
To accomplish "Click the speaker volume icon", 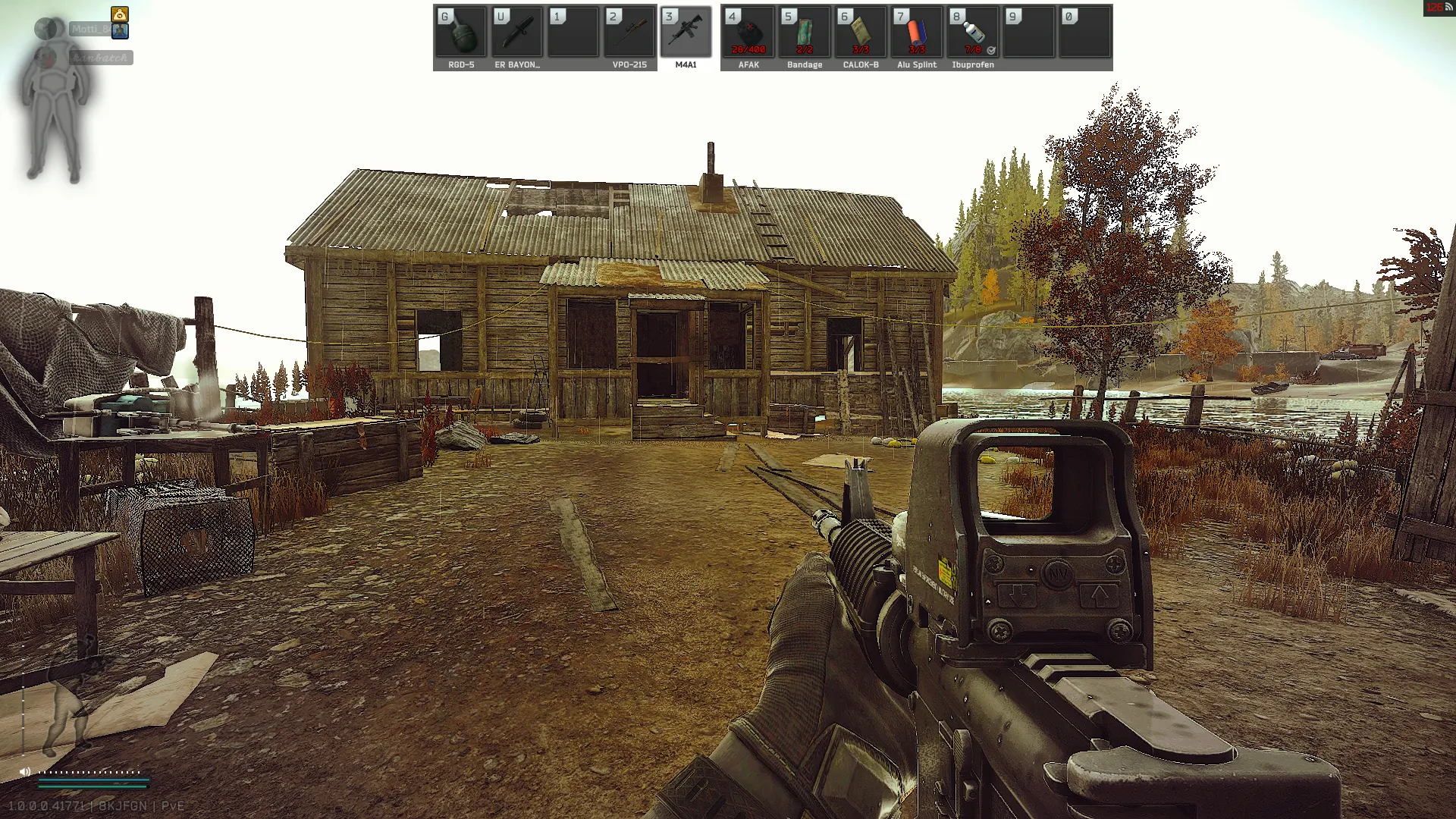I will 25,772.
